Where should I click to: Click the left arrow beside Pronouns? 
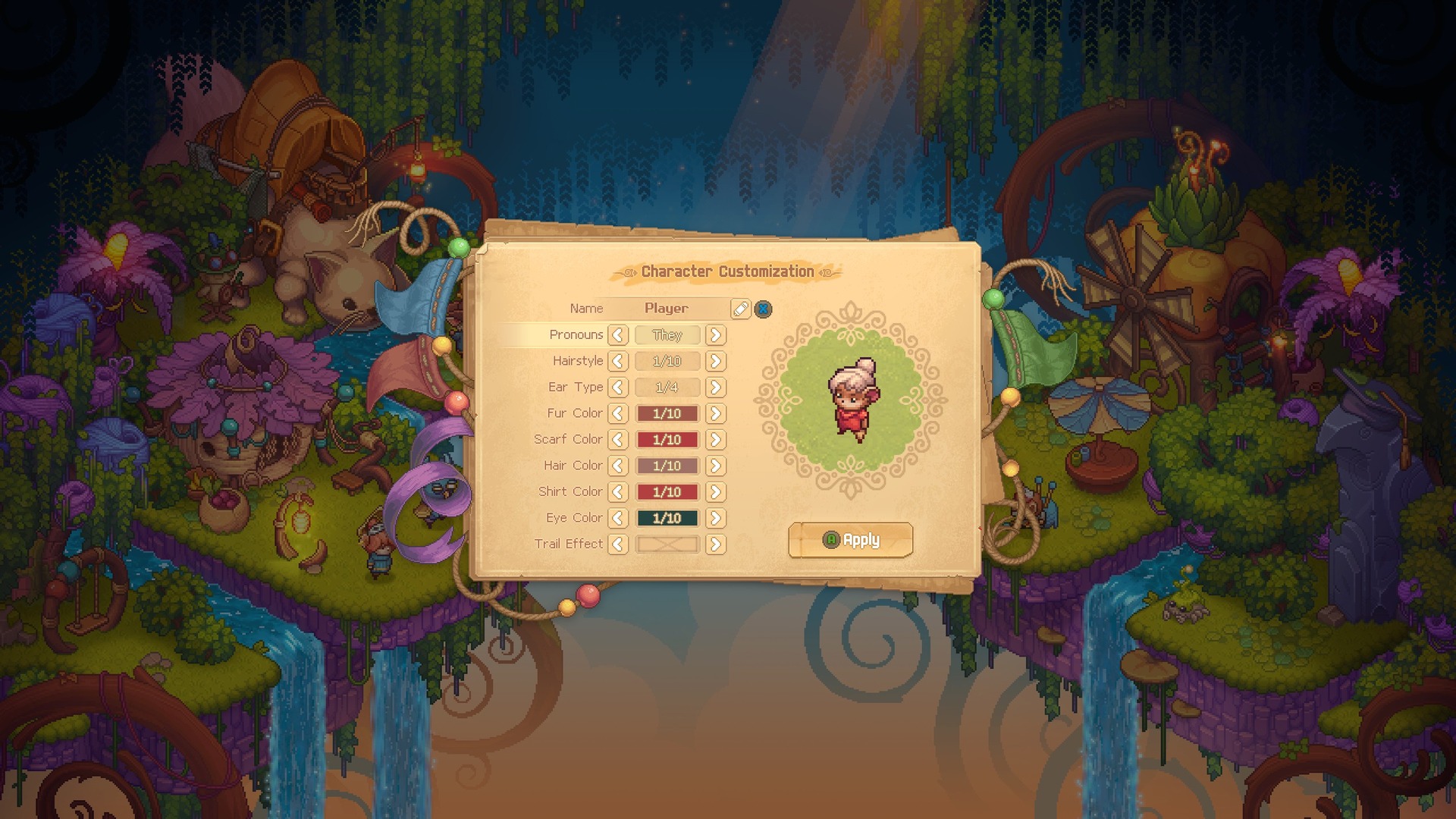point(617,335)
